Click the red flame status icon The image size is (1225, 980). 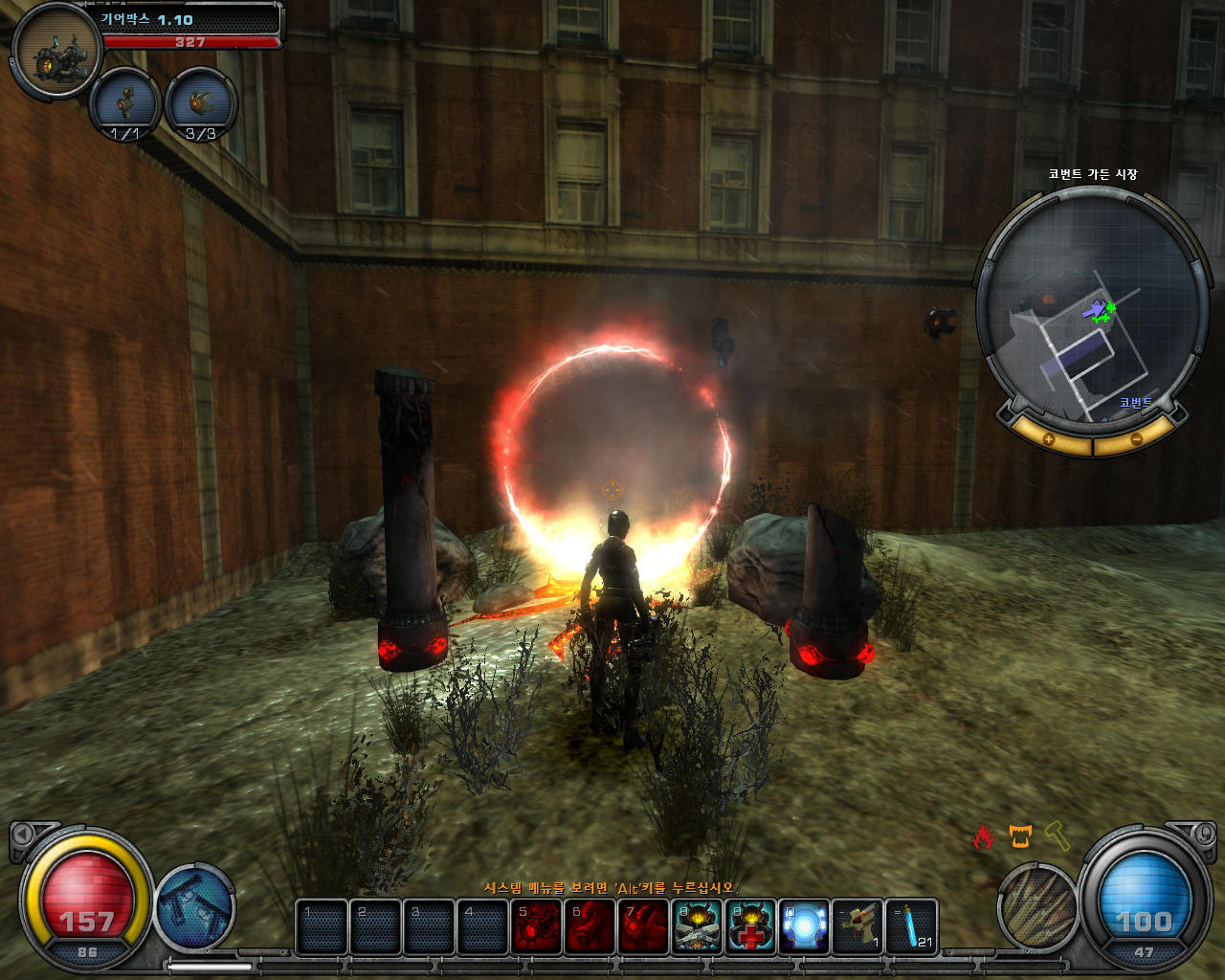(x=984, y=837)
